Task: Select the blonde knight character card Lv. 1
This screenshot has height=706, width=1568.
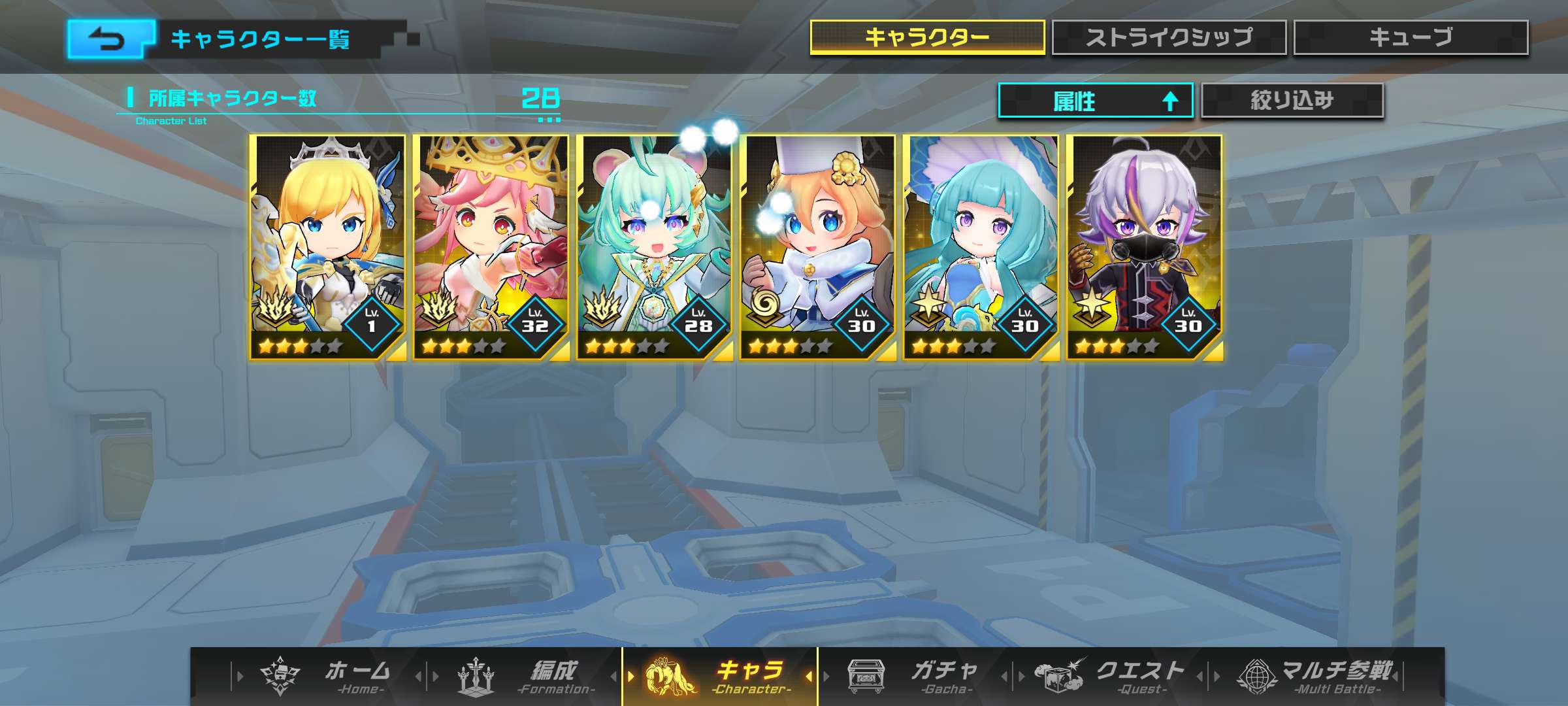Action: tap(327, 247)
